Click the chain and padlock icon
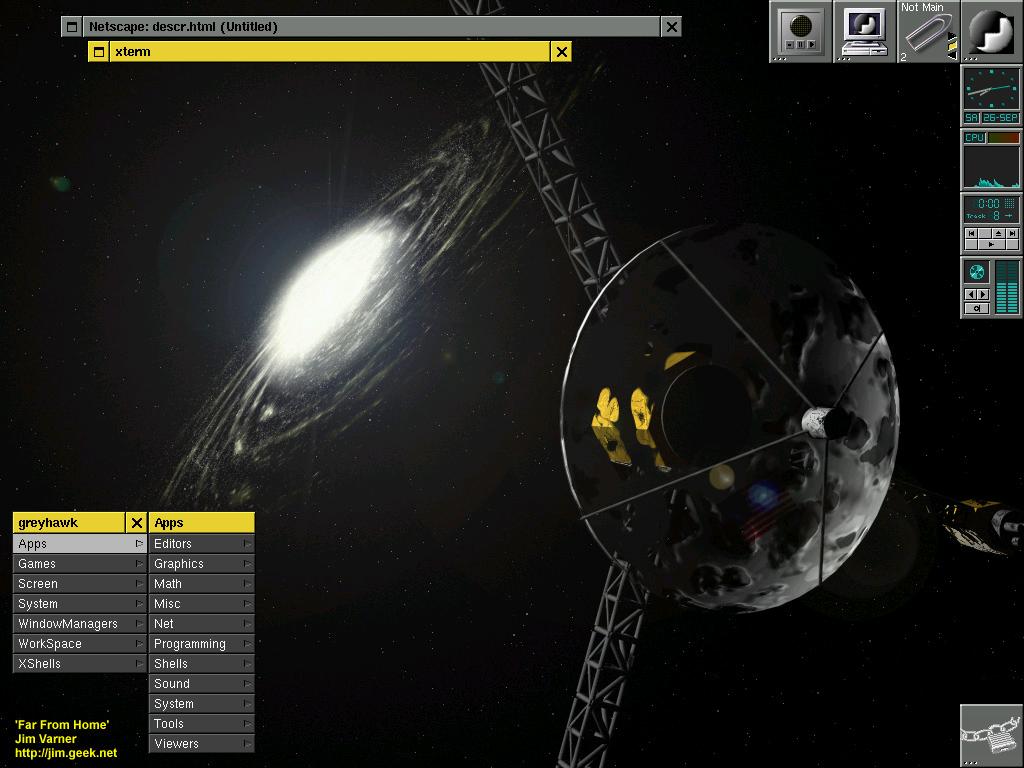The width and height of the screenshot is (1024, 768). pos(991,736)
